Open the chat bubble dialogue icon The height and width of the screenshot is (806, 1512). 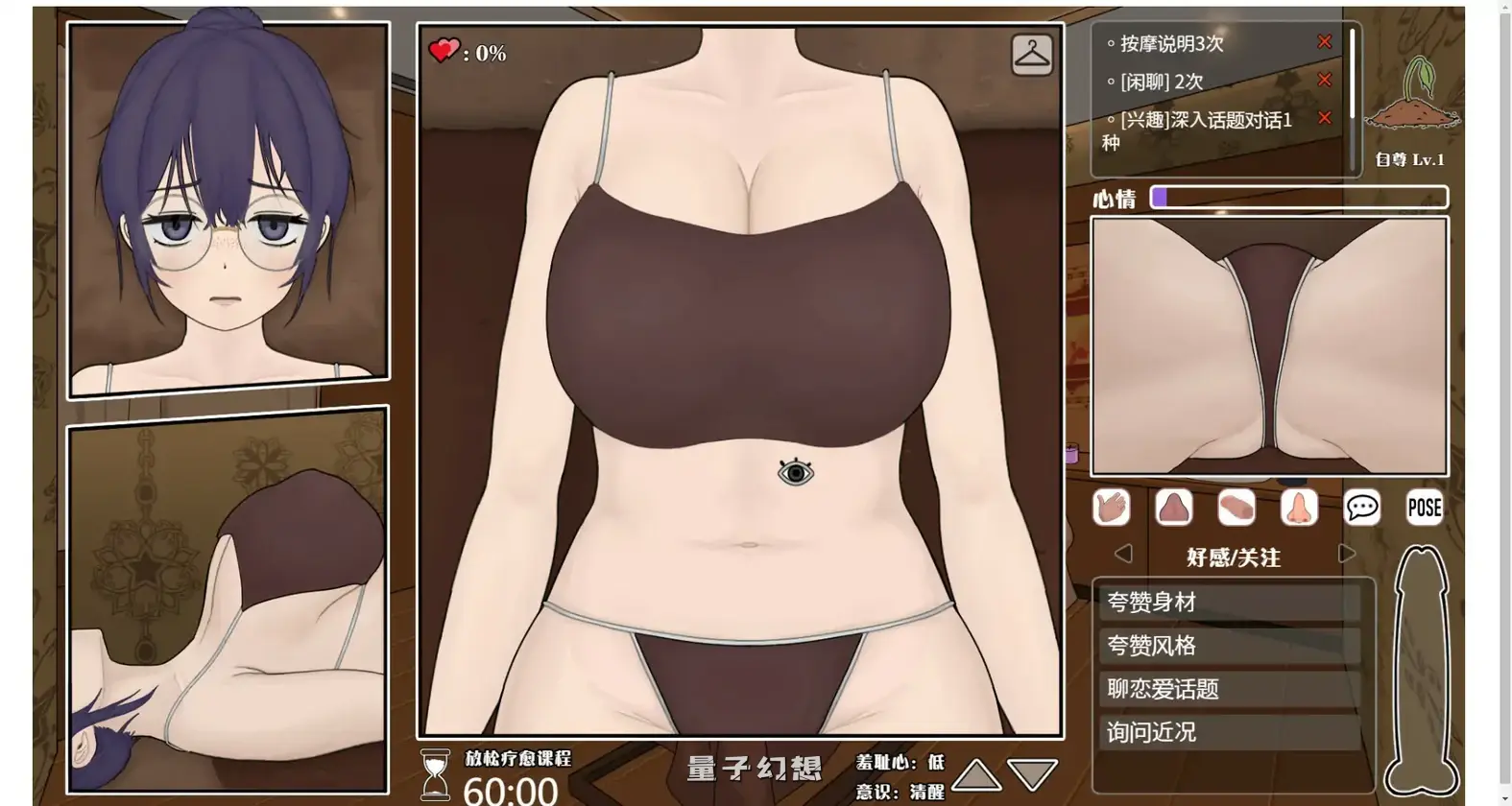1362,508
